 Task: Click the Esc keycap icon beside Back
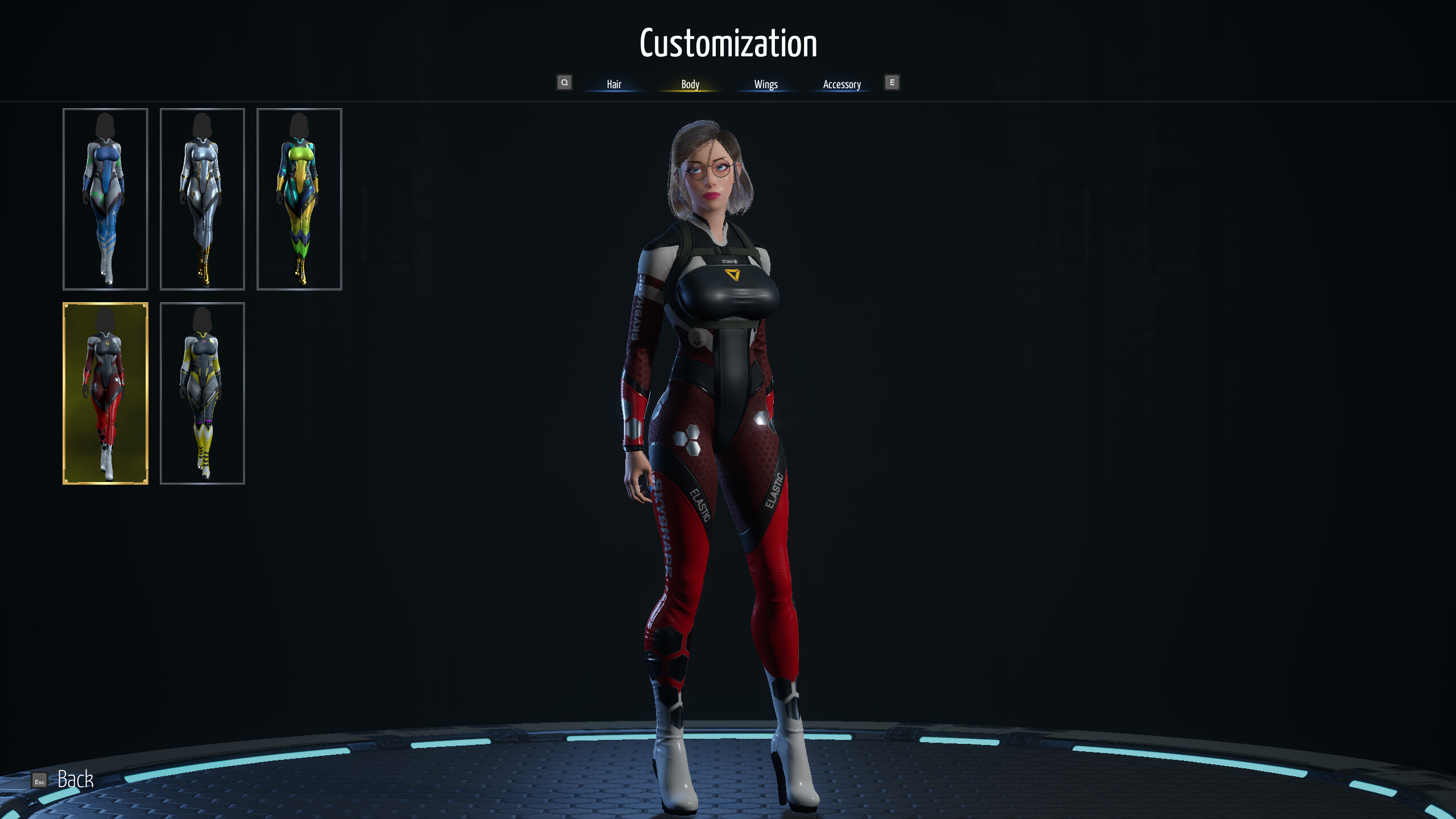(x=39, y=781)
